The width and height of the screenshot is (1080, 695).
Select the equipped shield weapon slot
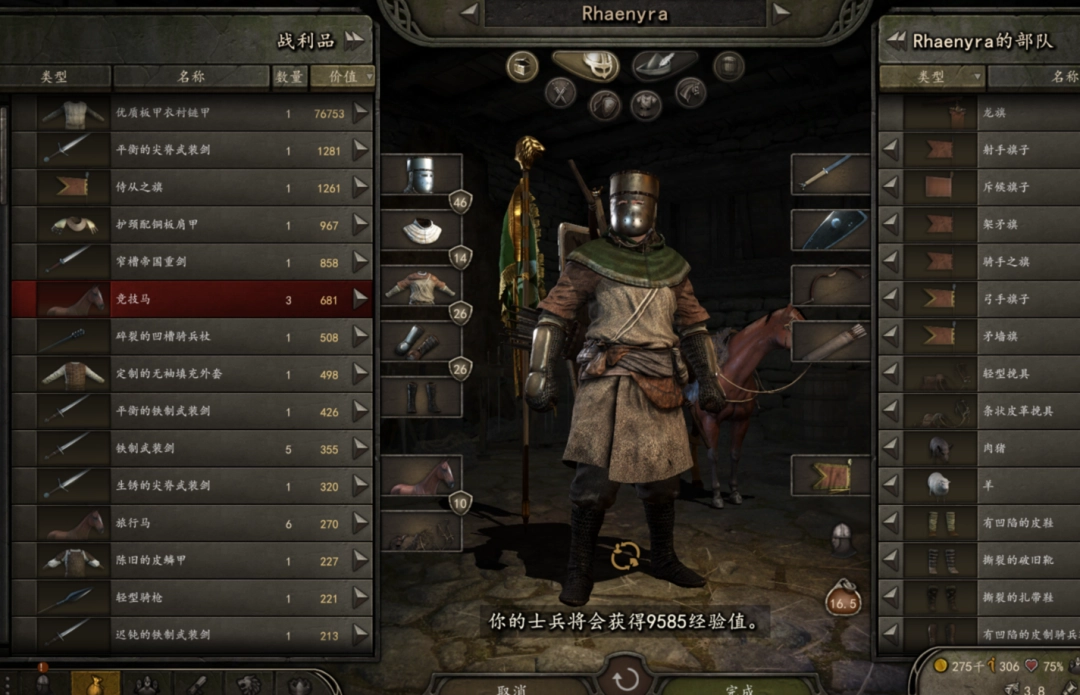tap(830, 230)
